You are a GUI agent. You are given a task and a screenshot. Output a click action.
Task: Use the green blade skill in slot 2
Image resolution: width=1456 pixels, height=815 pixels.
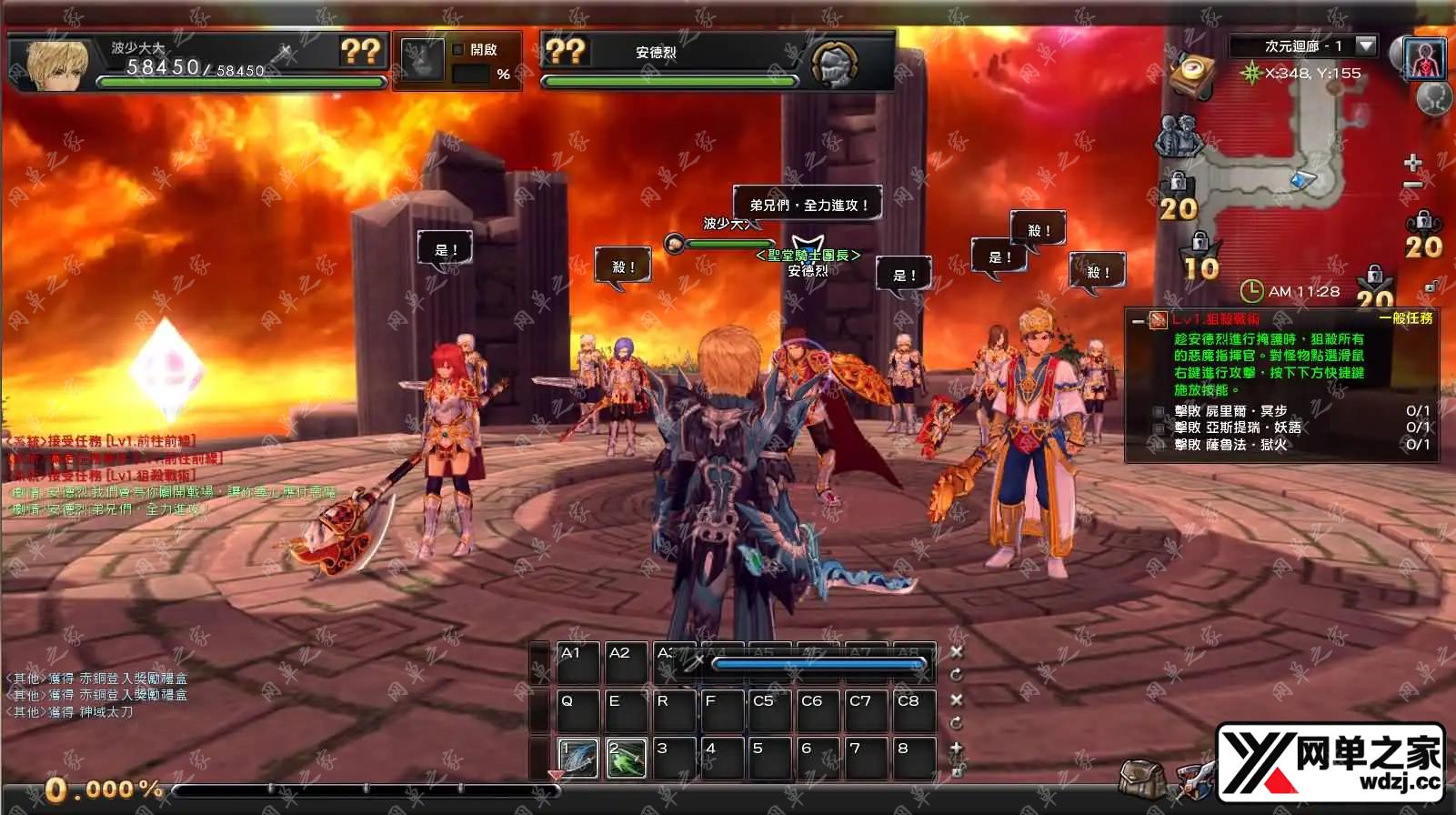[x=626, y=759]
